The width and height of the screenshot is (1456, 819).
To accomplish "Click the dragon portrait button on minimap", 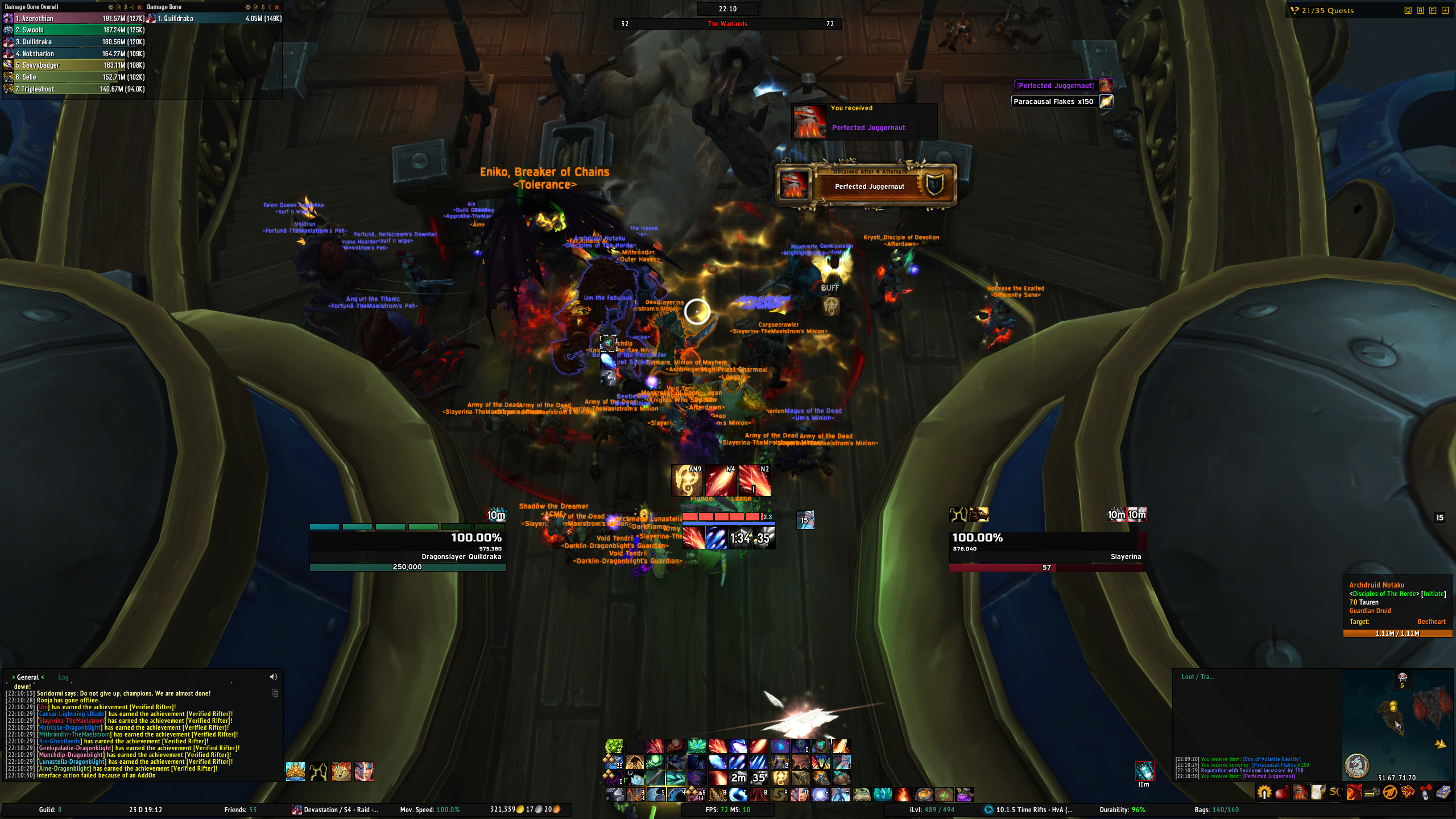I will click(1356, 766).
